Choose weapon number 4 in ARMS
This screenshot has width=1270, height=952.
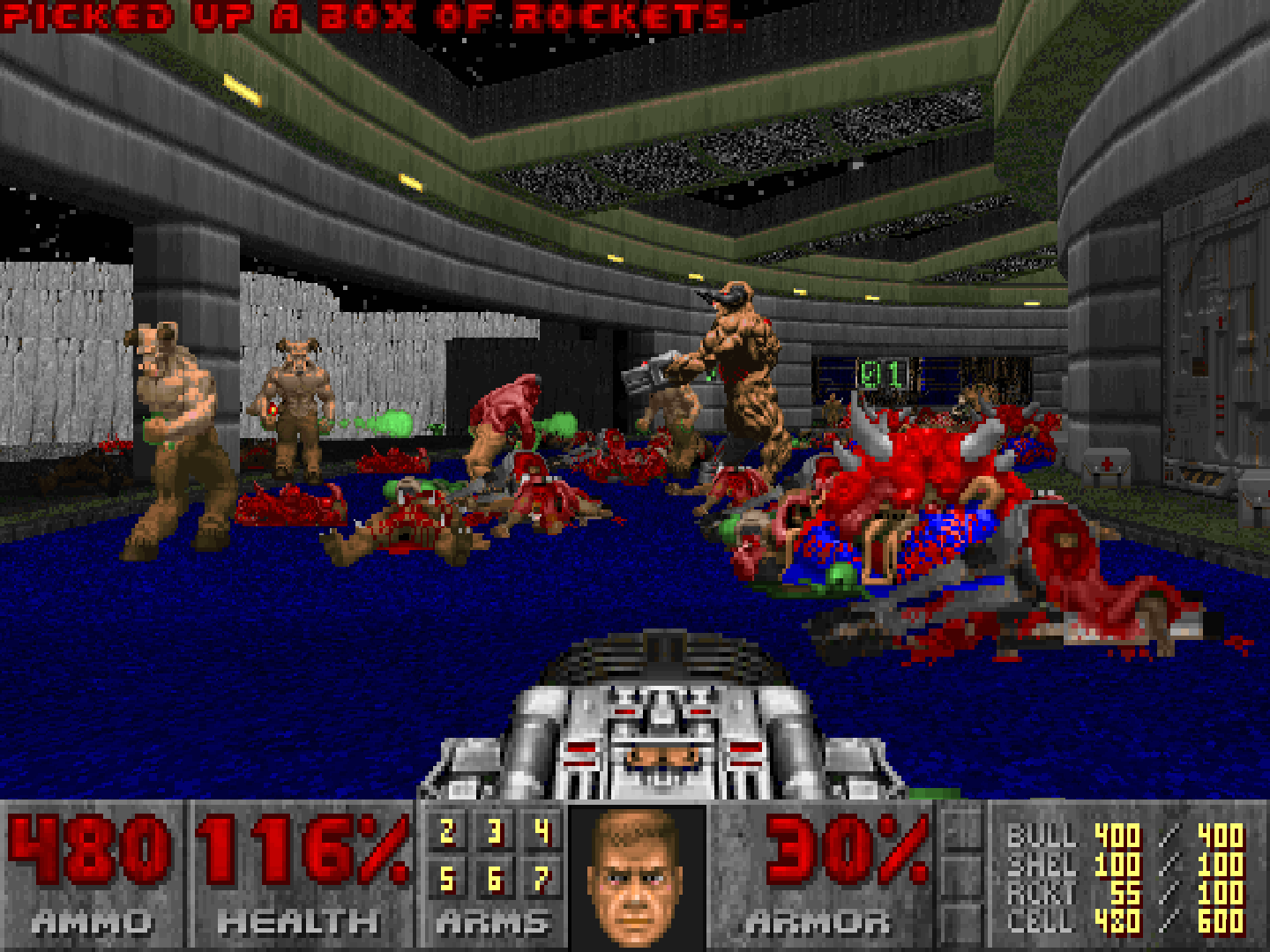(542, 832)
